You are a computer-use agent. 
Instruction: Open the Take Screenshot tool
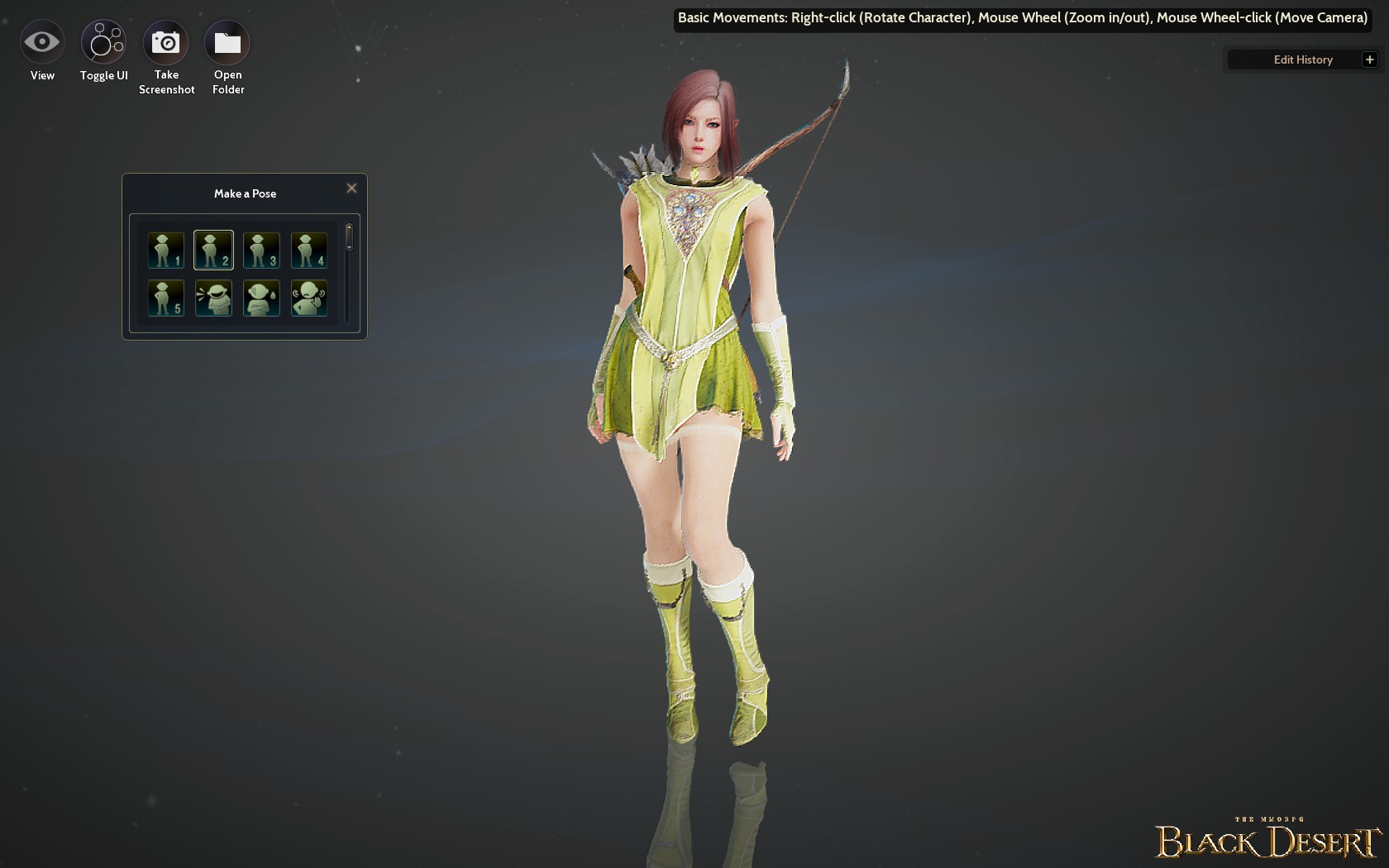(x=166, y=41)
